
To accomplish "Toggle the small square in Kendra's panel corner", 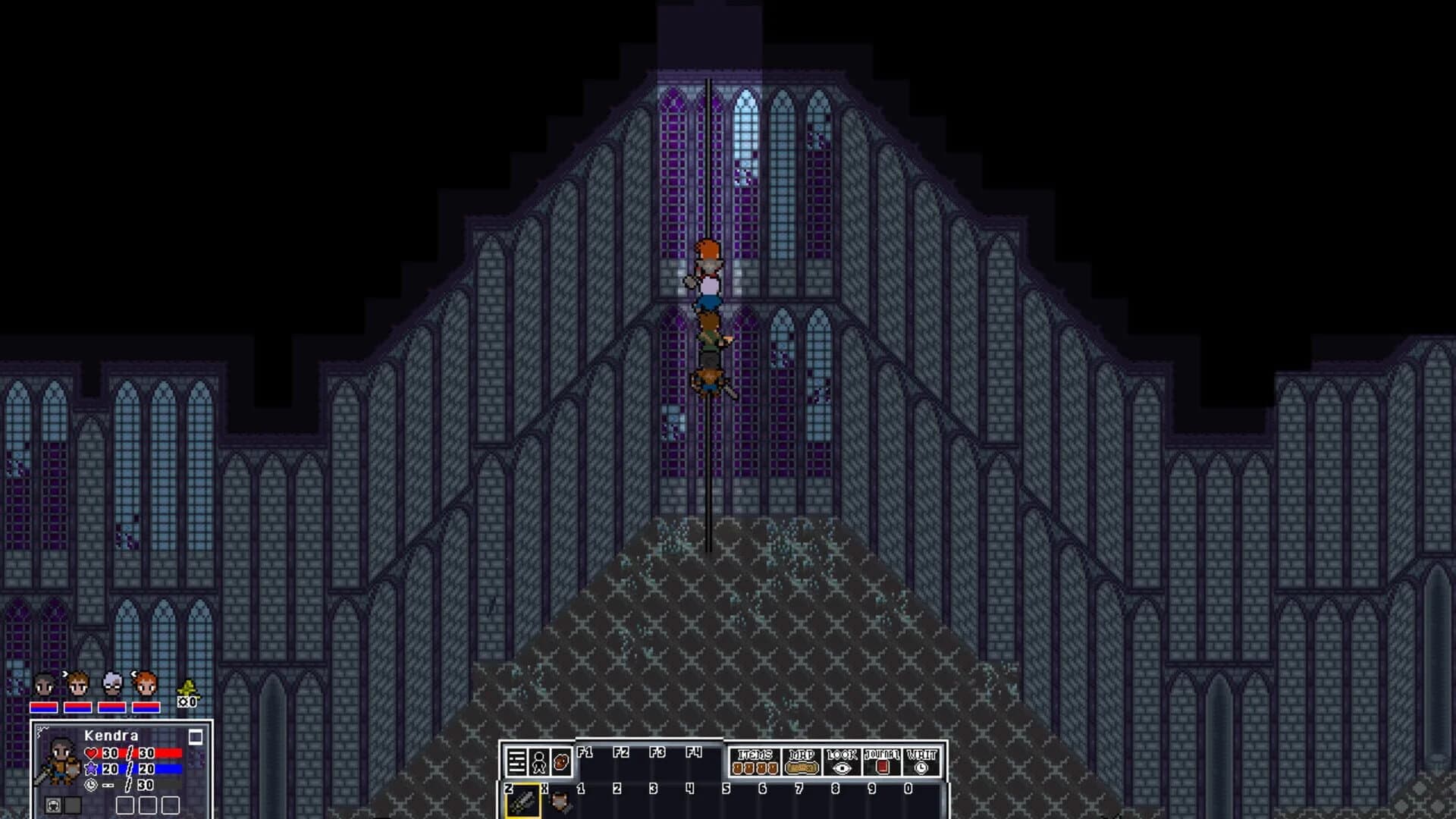I will pos(196,737).
